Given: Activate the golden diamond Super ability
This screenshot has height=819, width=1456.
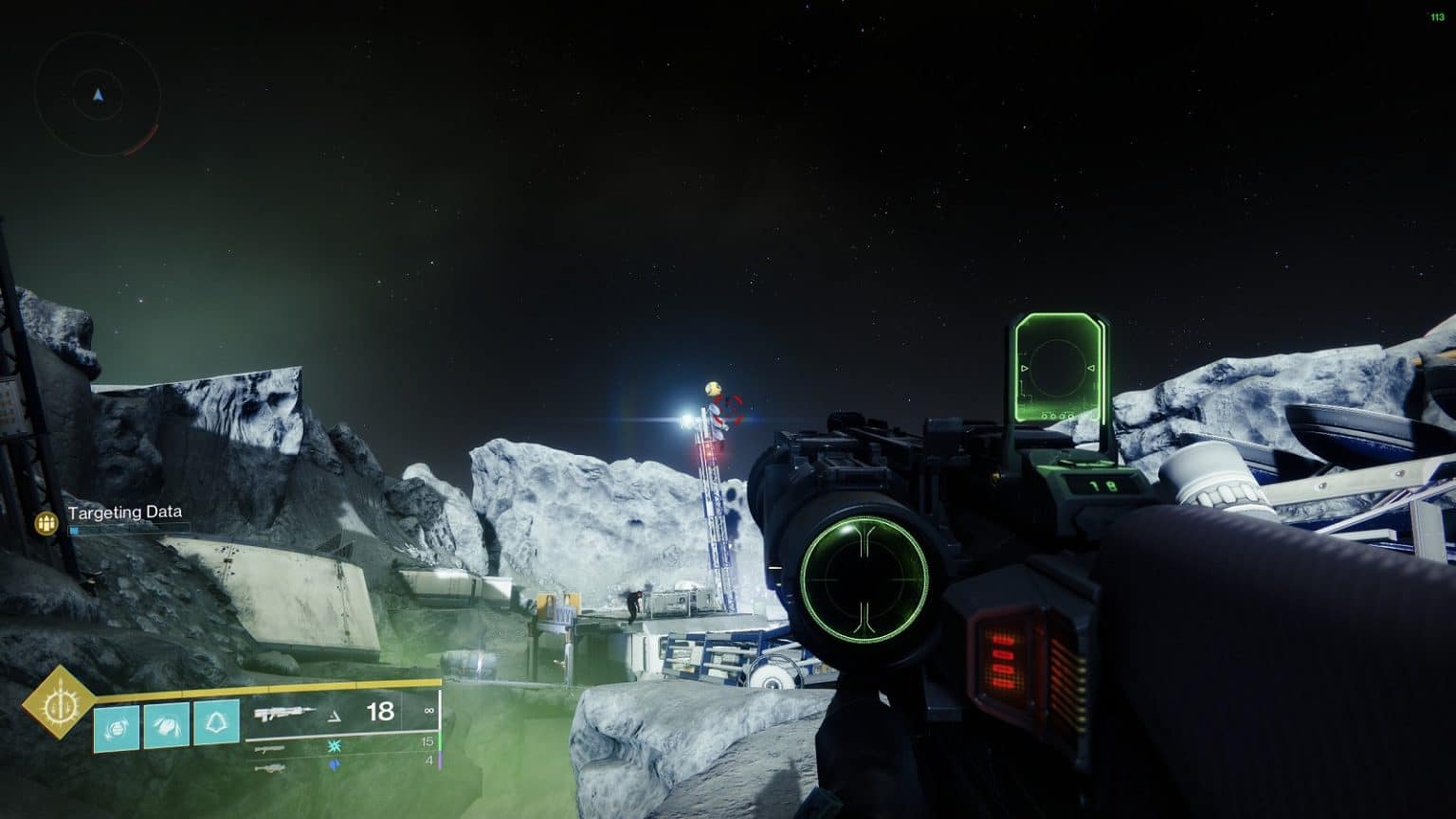Looking at the screenshot, I should point(60,702).
